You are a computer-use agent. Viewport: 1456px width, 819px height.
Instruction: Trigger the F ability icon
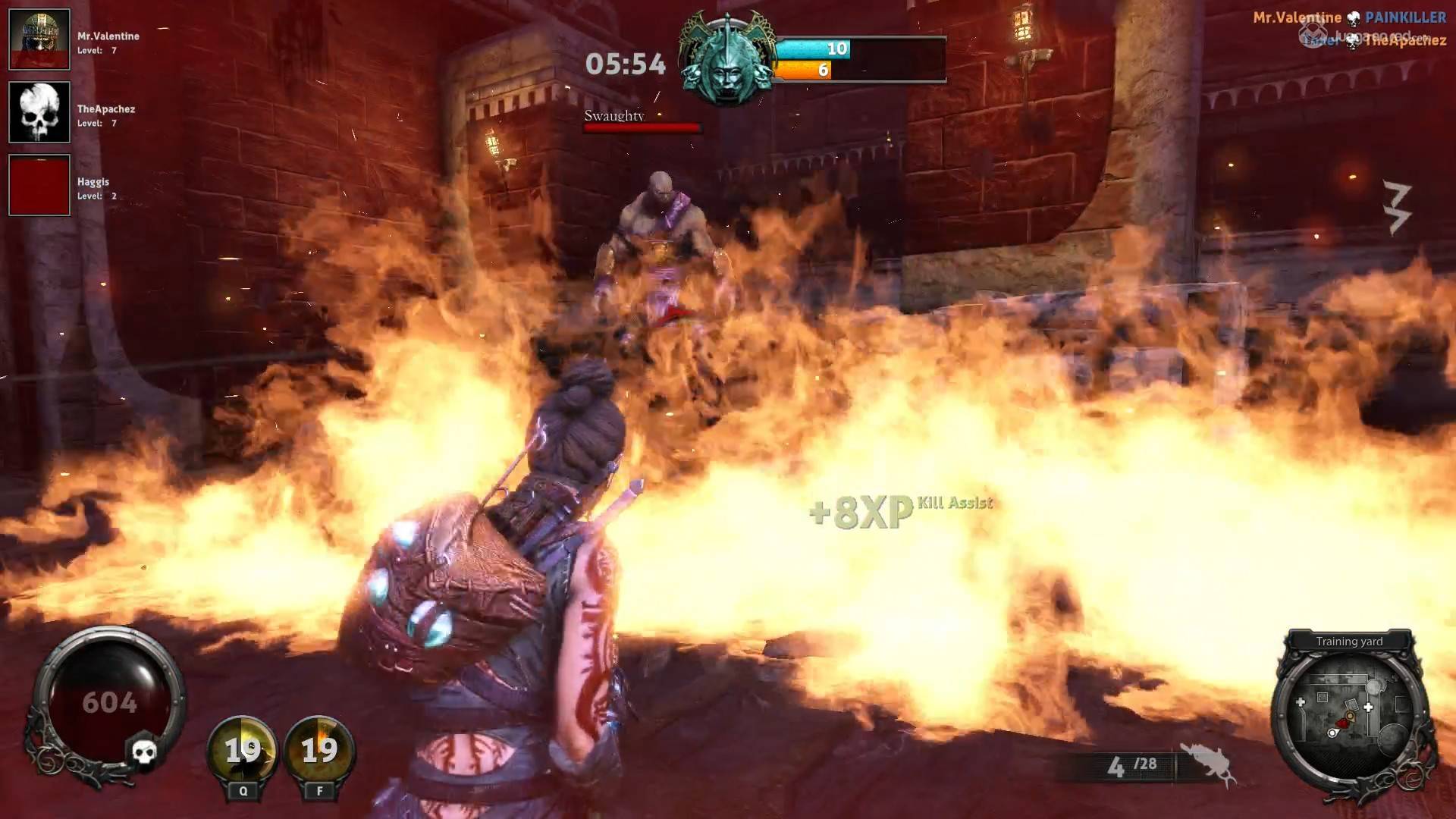pos(319,749)
